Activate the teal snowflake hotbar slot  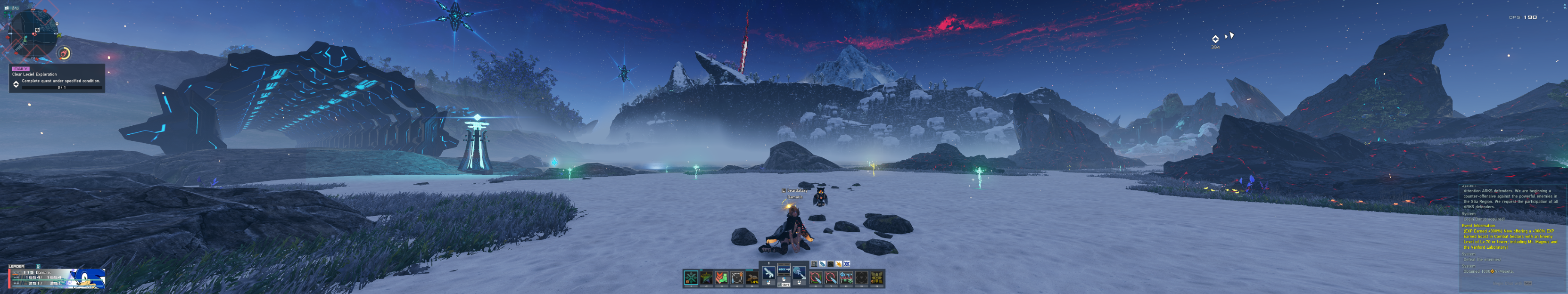(692, 278)
